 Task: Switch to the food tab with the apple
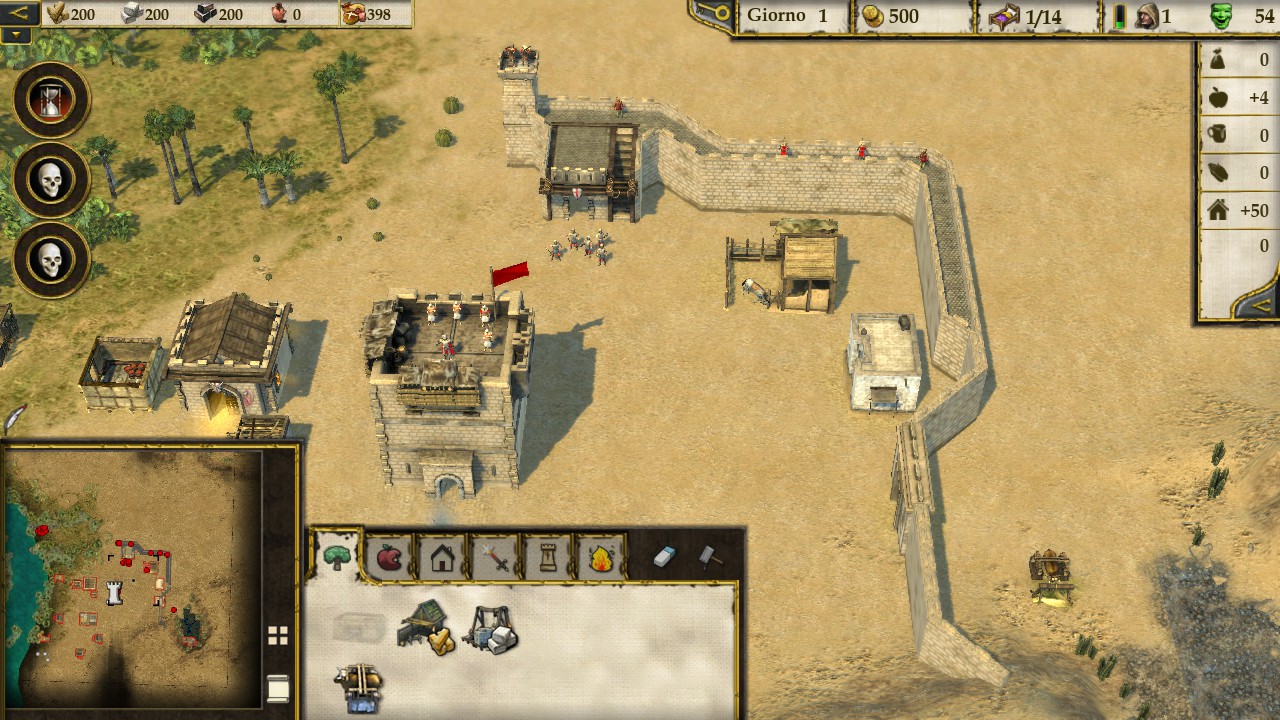pos(389,557)
